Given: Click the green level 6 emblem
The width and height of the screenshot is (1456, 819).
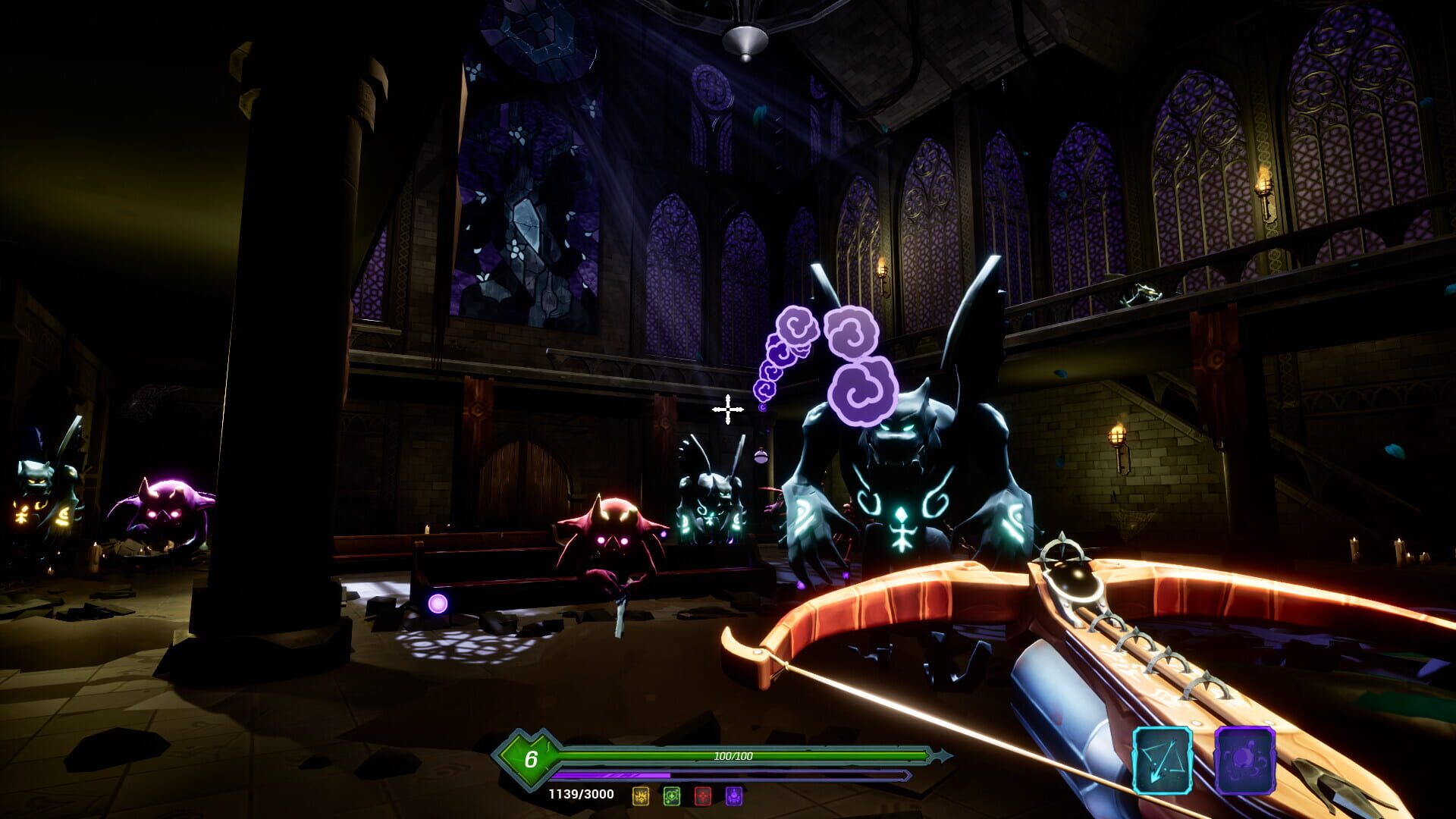Looking at the screenshot, I should tap(531, 758).
